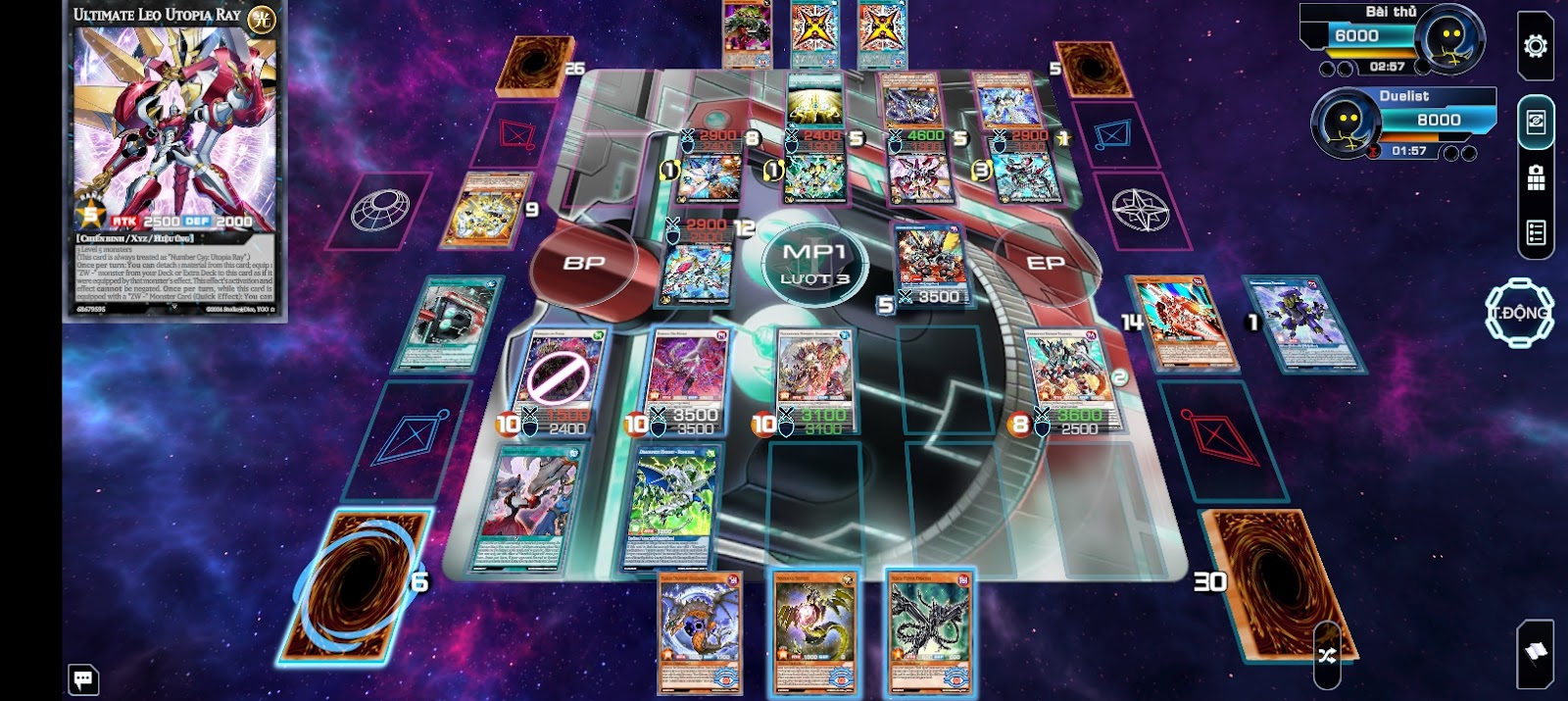Enter the Battle Phase via BP
Image resolution: width=1568 pixels, height=701 pixels.
[584, 263]
